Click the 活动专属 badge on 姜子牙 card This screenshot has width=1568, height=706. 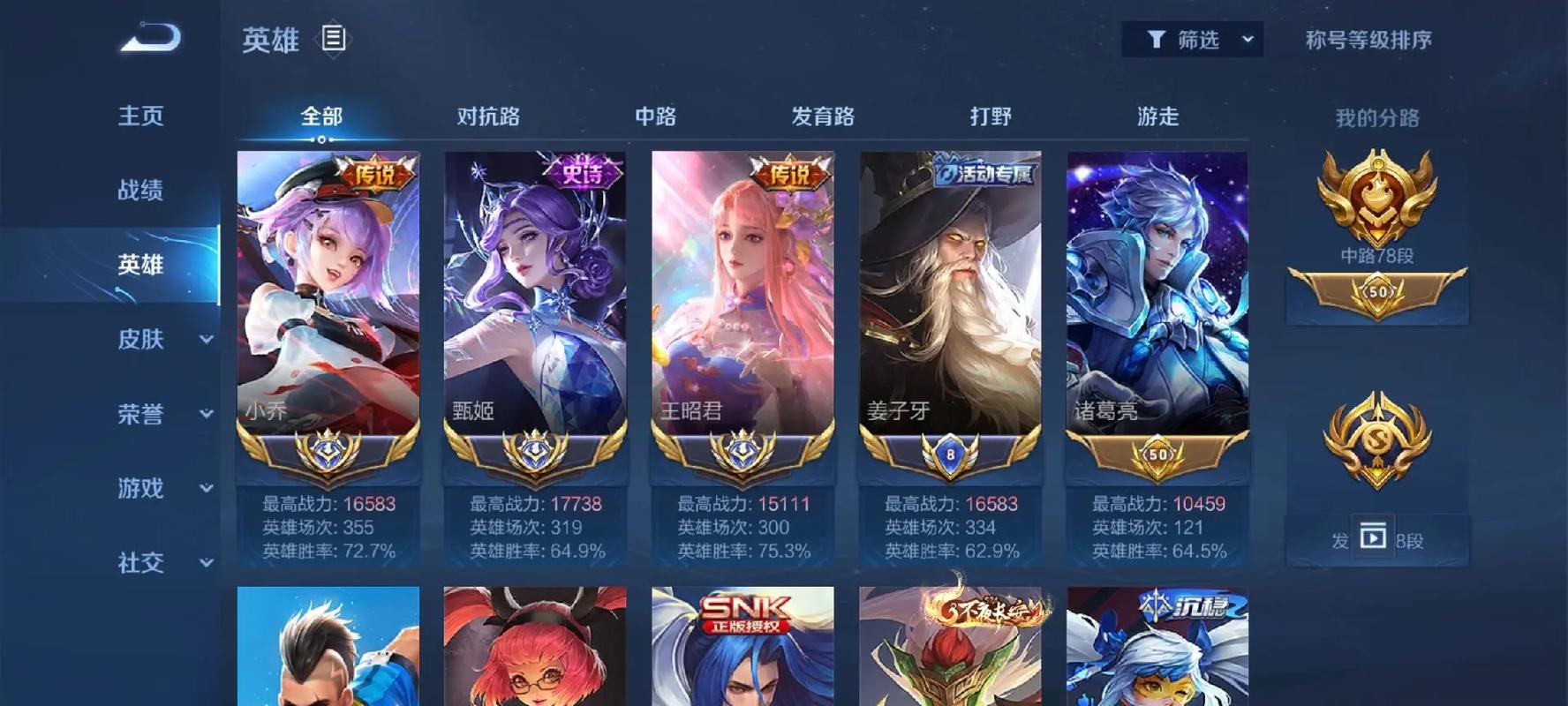click(x=983, y=171)
